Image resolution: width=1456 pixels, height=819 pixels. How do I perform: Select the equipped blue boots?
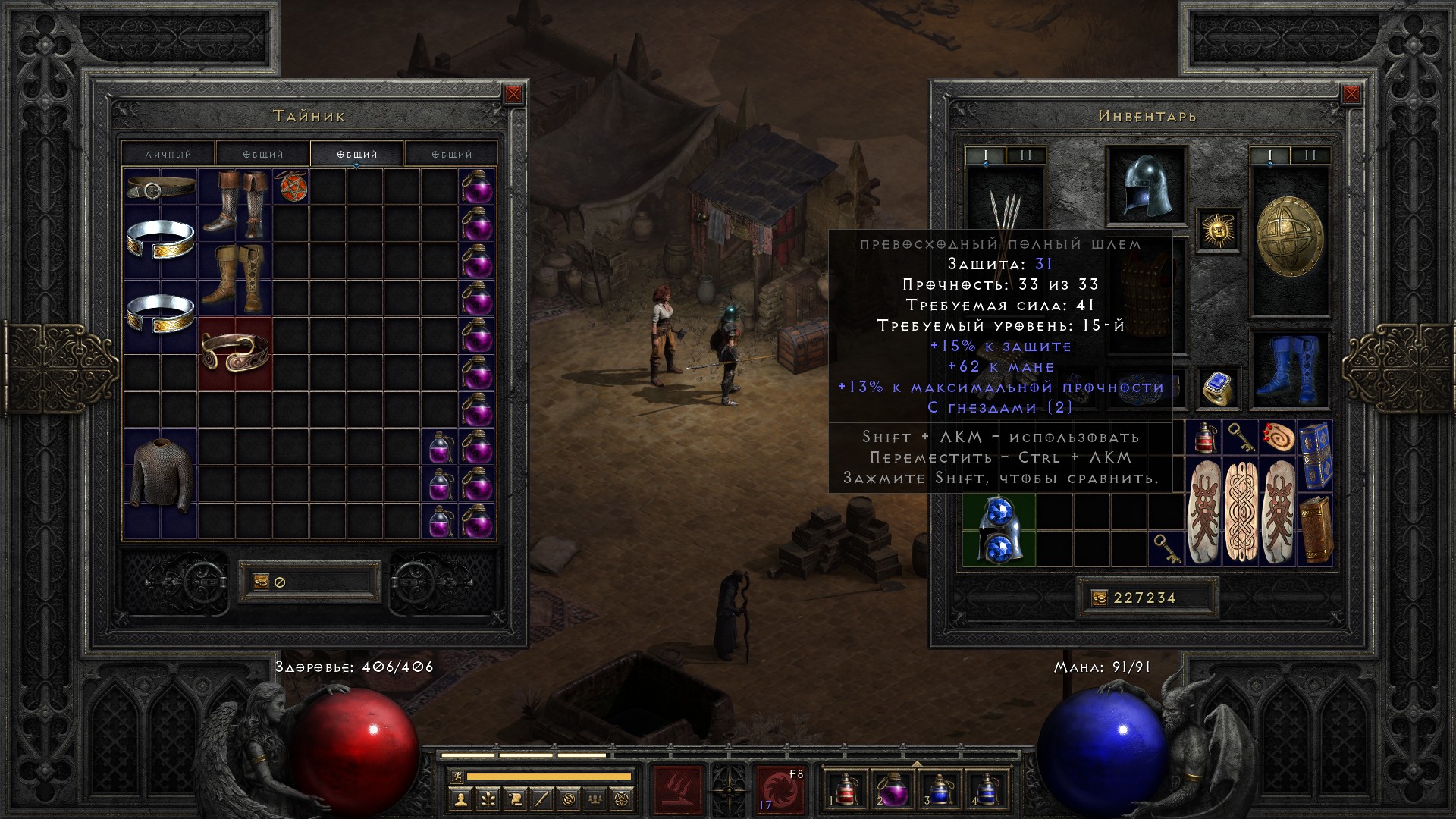pyautogui.click(x=1288, y=370)
